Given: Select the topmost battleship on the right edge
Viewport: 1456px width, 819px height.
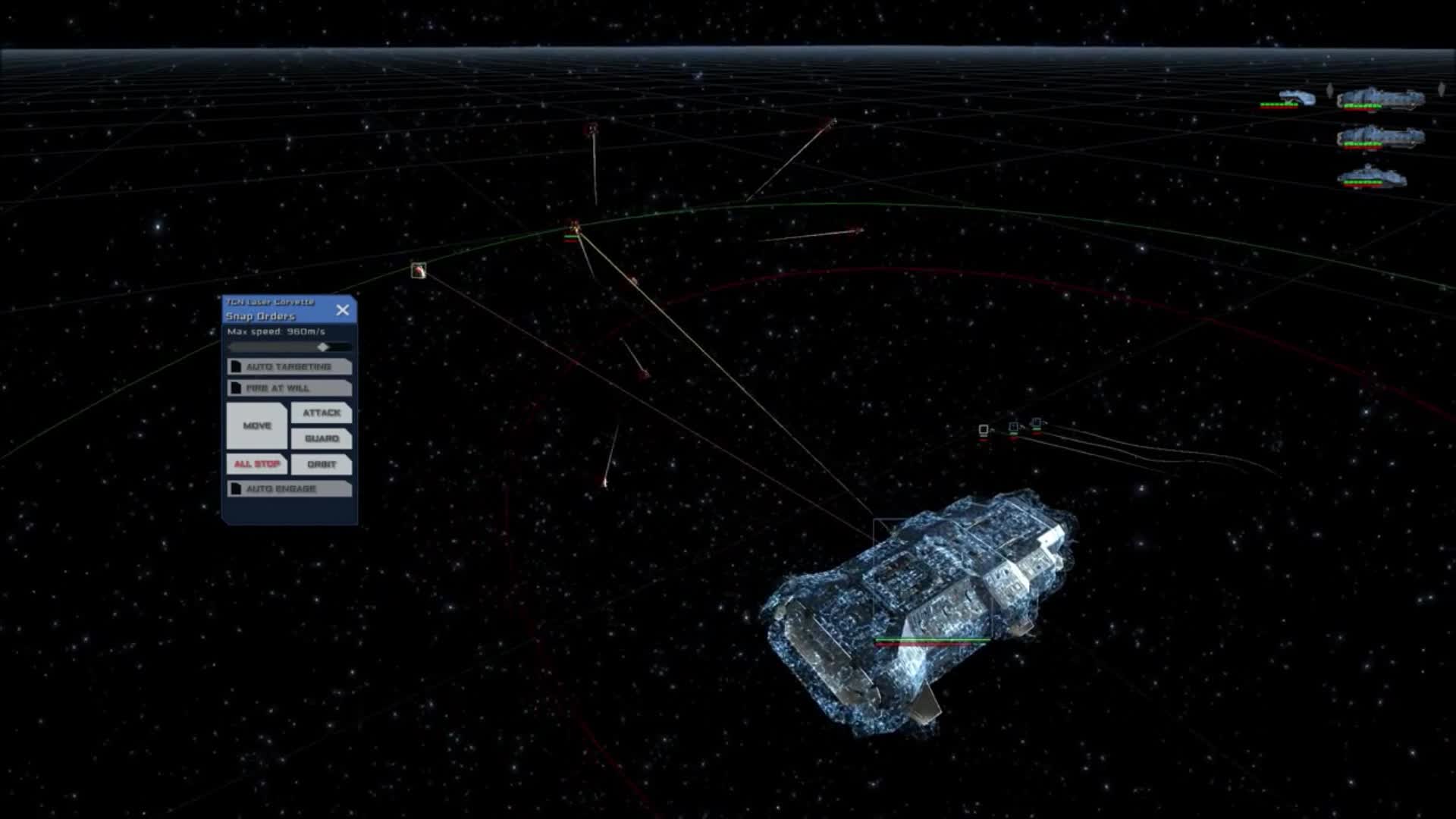Looking at the screenshot, I should pos(1380,99).
